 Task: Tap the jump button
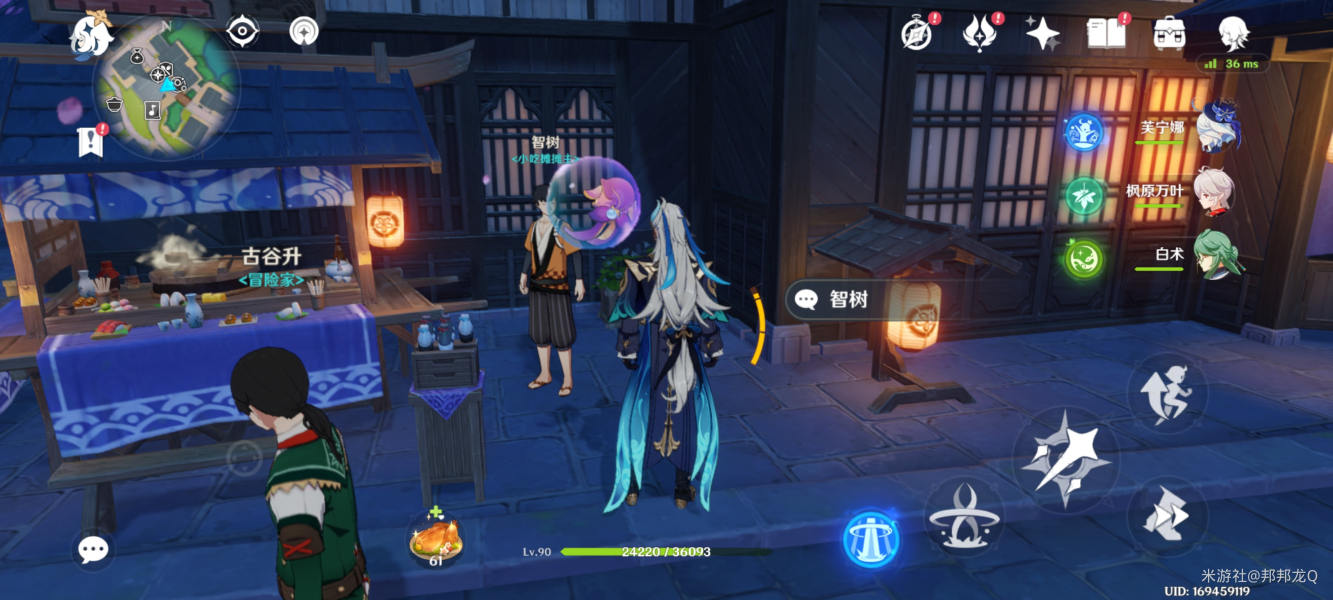tap(1166, 391)
